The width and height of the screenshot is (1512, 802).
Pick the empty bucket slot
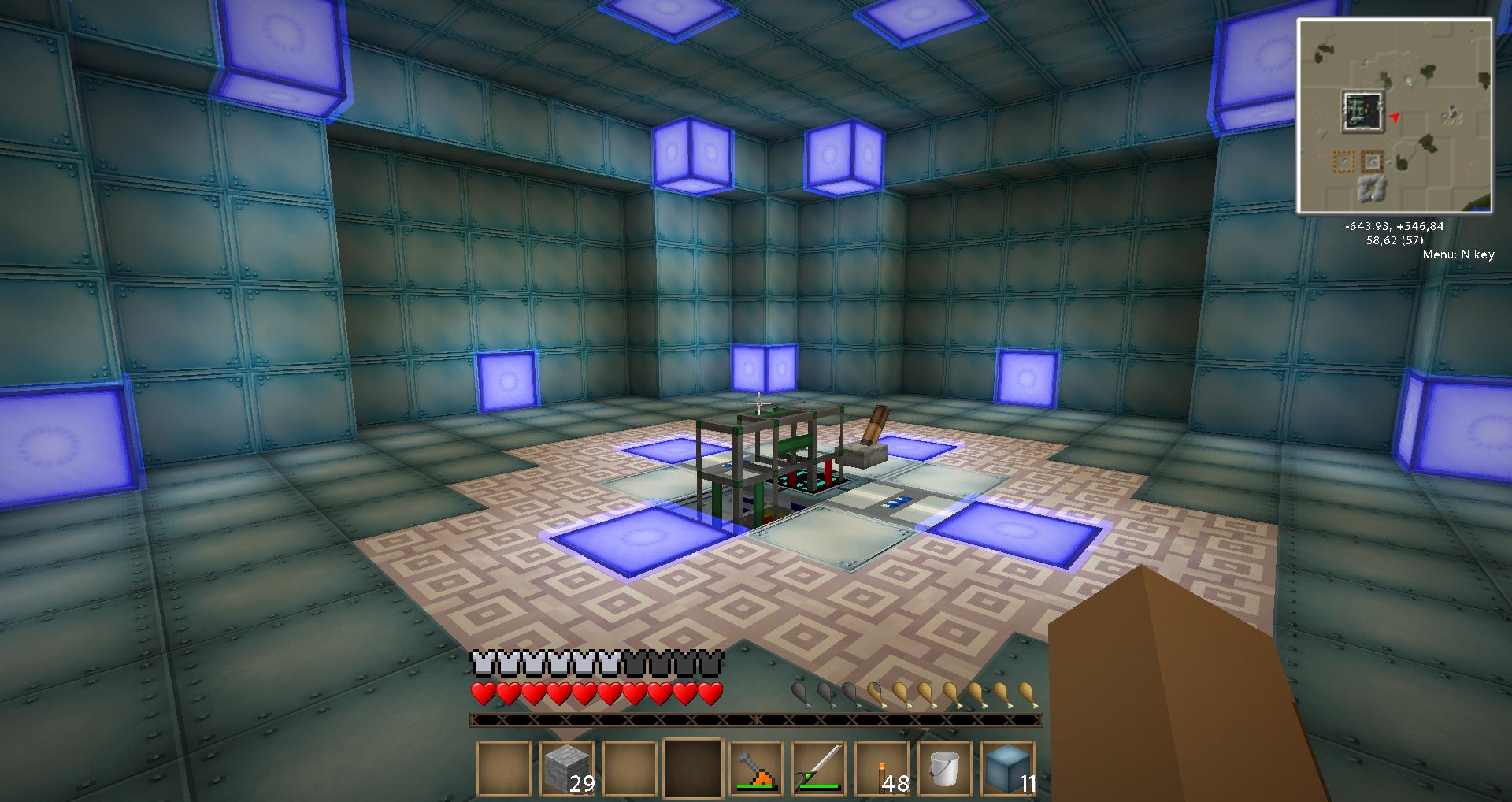[945, 769]
